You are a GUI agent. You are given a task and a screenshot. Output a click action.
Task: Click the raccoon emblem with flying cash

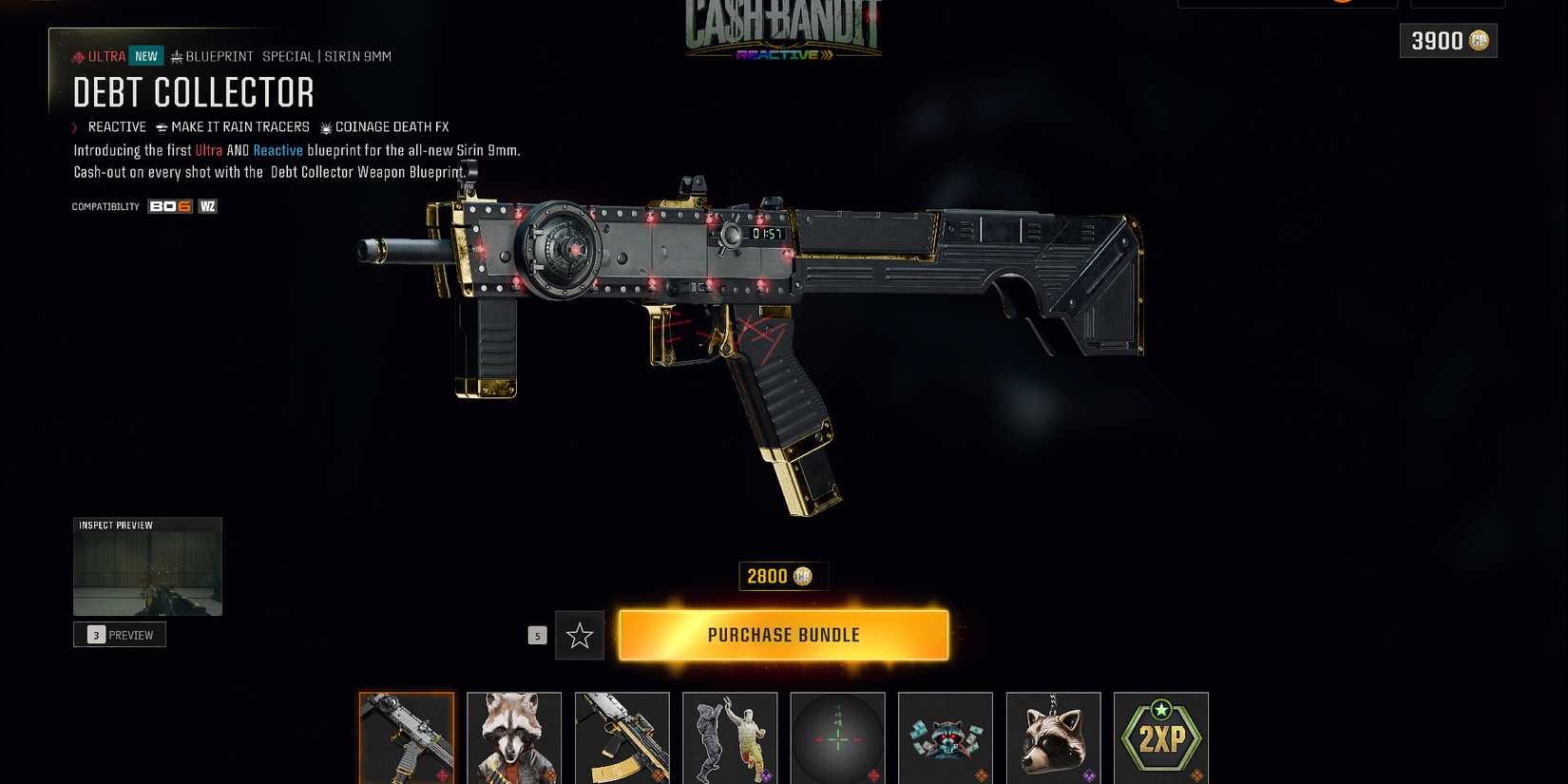(x=946, y=737)
